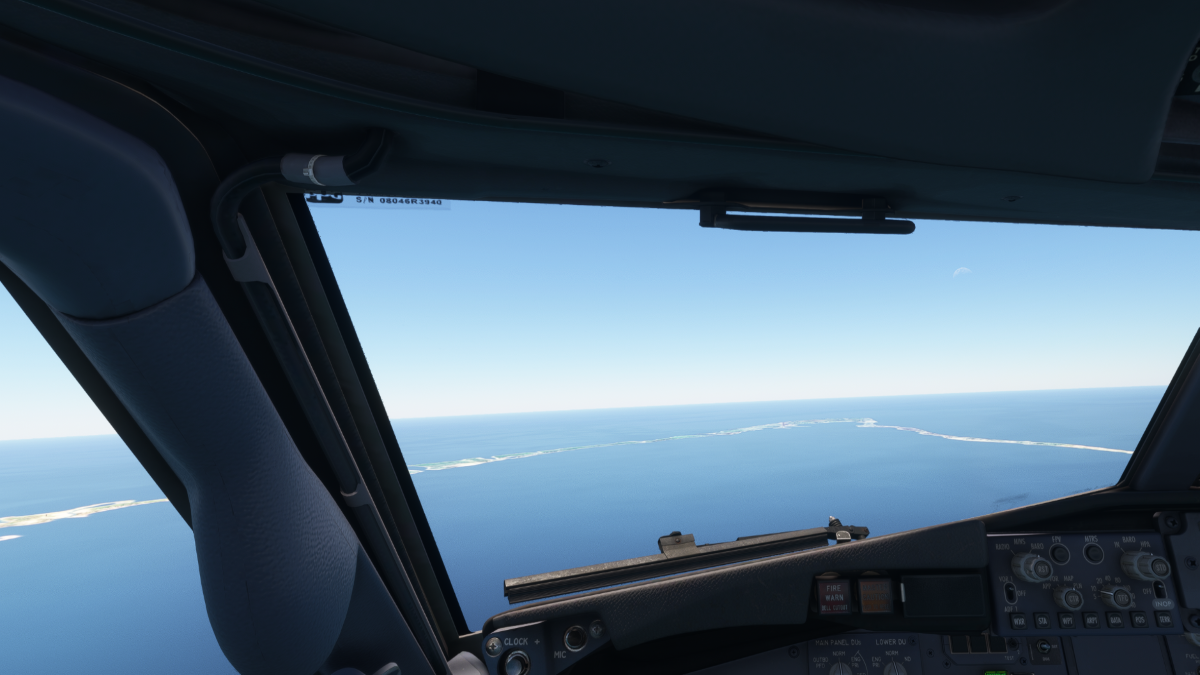Push the glareshield MIC button

click(x=575, y=638)
